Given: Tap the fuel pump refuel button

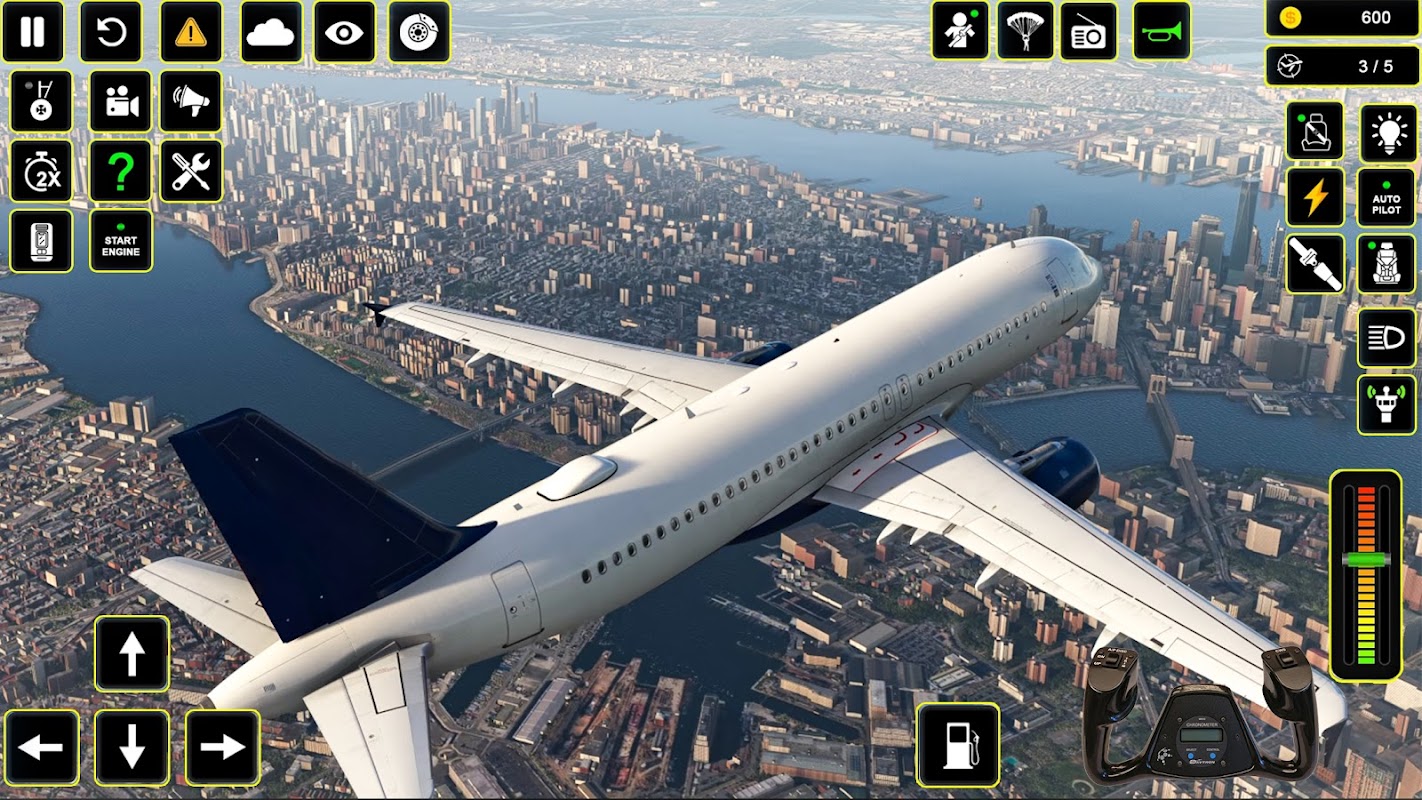Looking at the screenshot, I should point(958,744).
